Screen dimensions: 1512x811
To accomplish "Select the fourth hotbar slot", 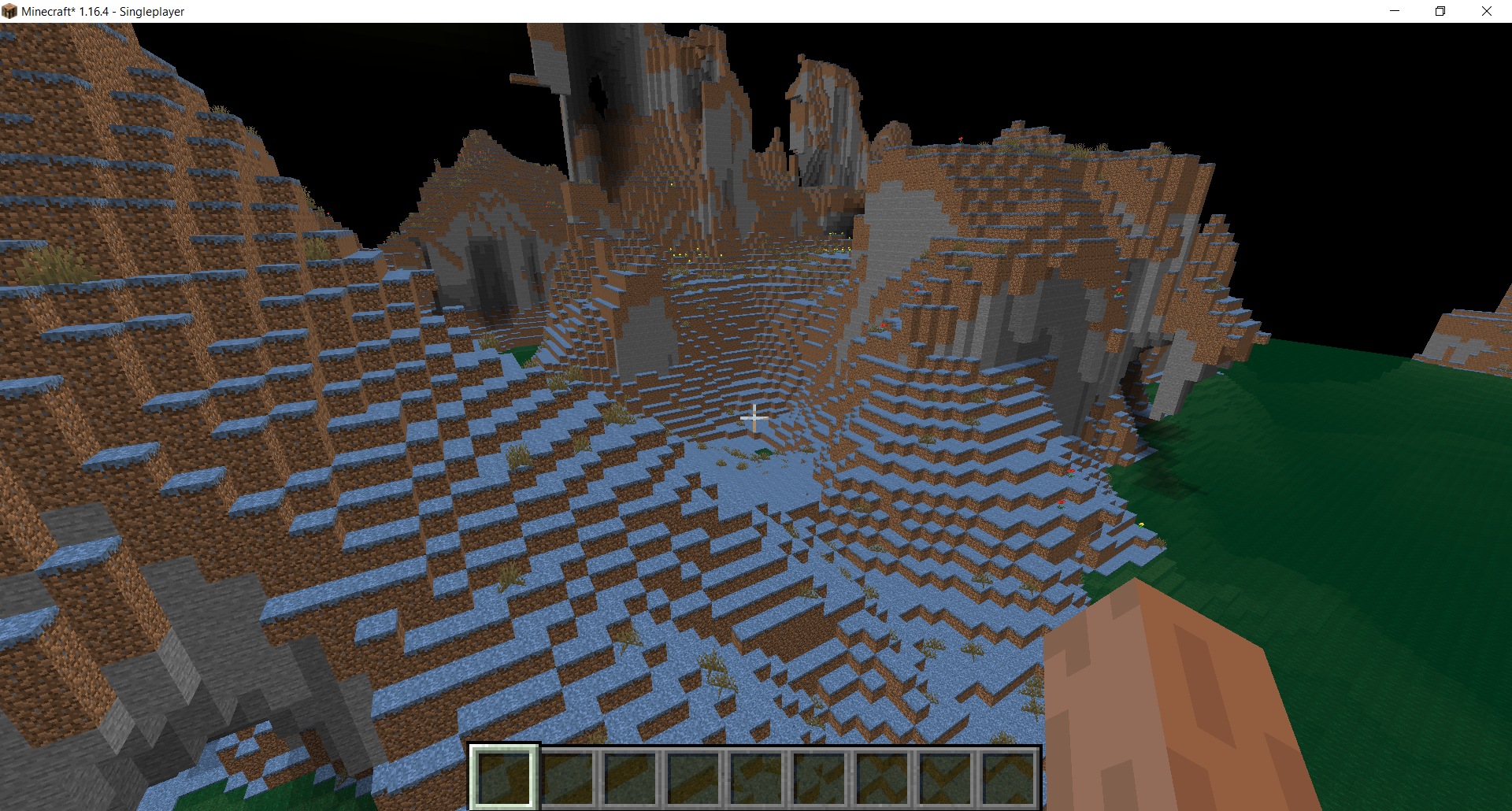I will point(695,778).
